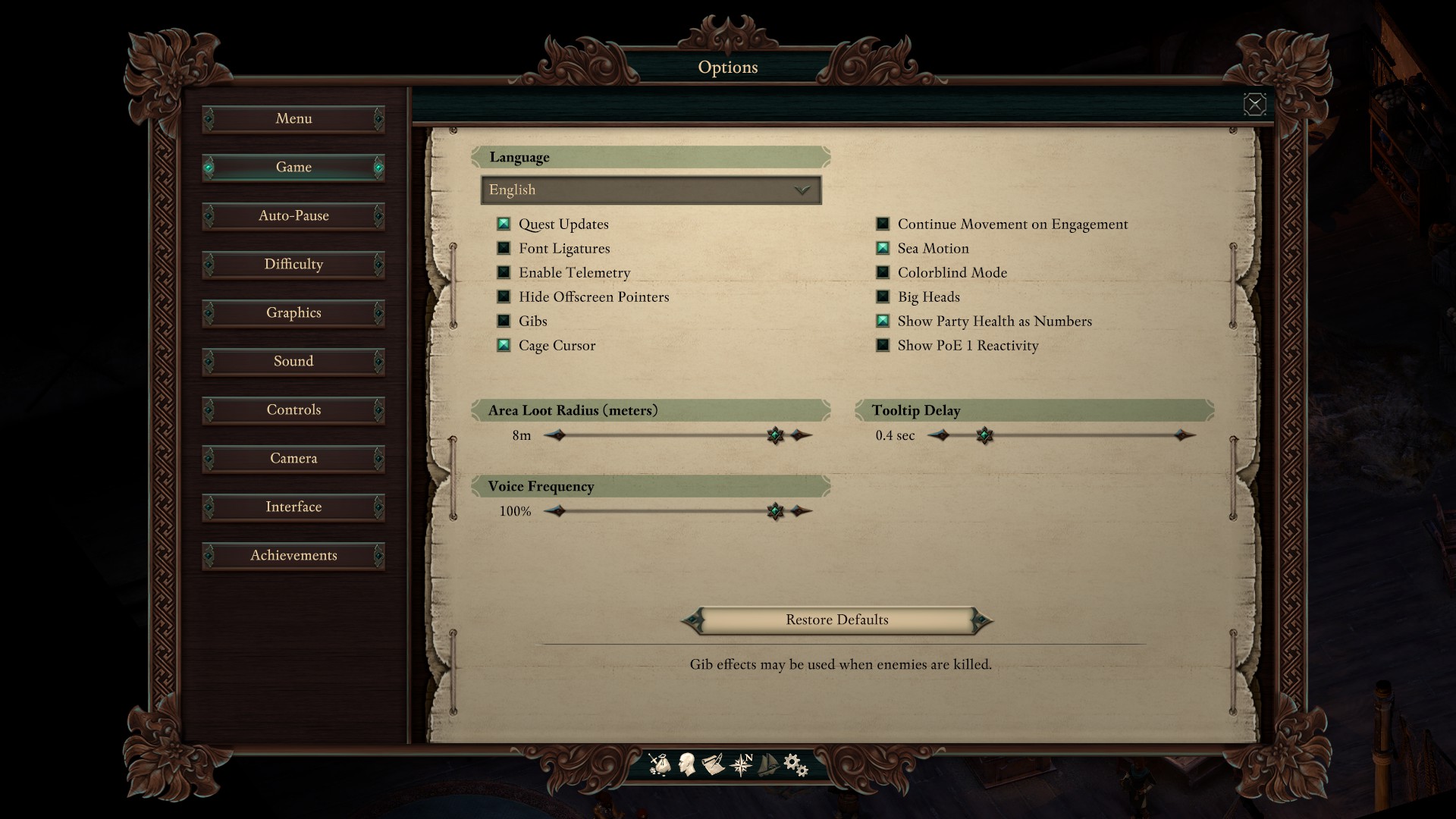Click the Restore Defaults button
The height and width of the screenshot is (819, 1456).
(x=836, y=620)
